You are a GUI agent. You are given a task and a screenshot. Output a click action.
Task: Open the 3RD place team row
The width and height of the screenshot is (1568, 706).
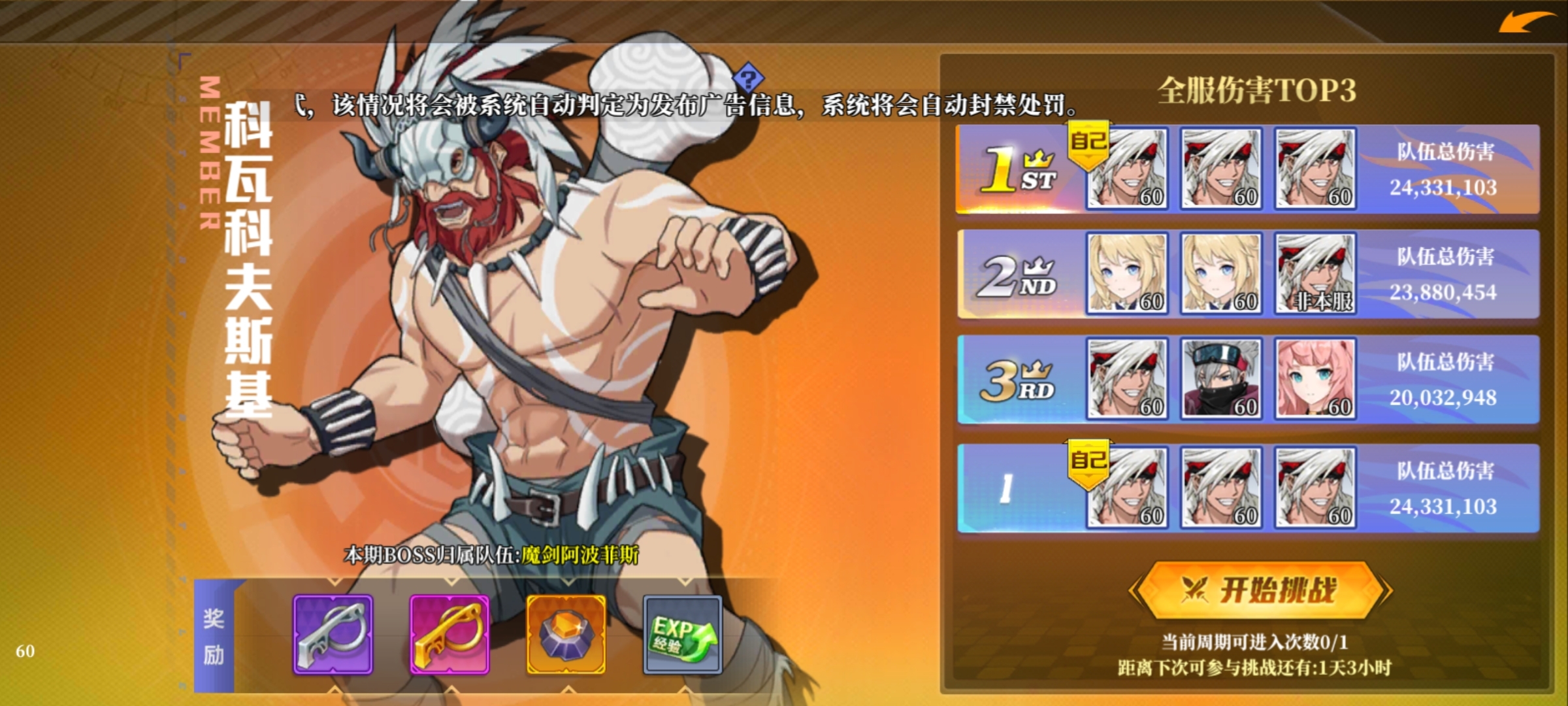tap(1019, 380)
